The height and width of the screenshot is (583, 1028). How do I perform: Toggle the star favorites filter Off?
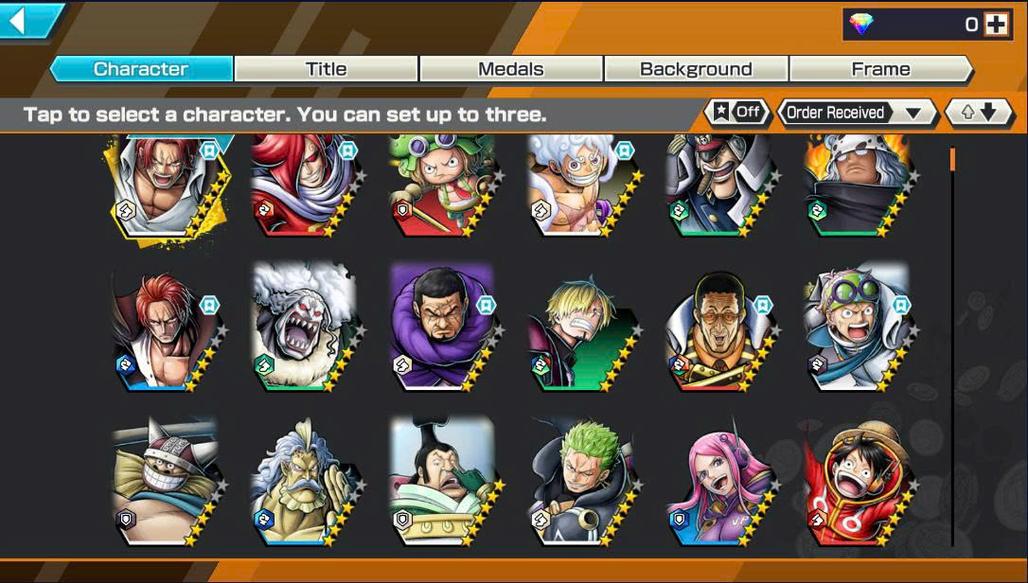(738, 112)
